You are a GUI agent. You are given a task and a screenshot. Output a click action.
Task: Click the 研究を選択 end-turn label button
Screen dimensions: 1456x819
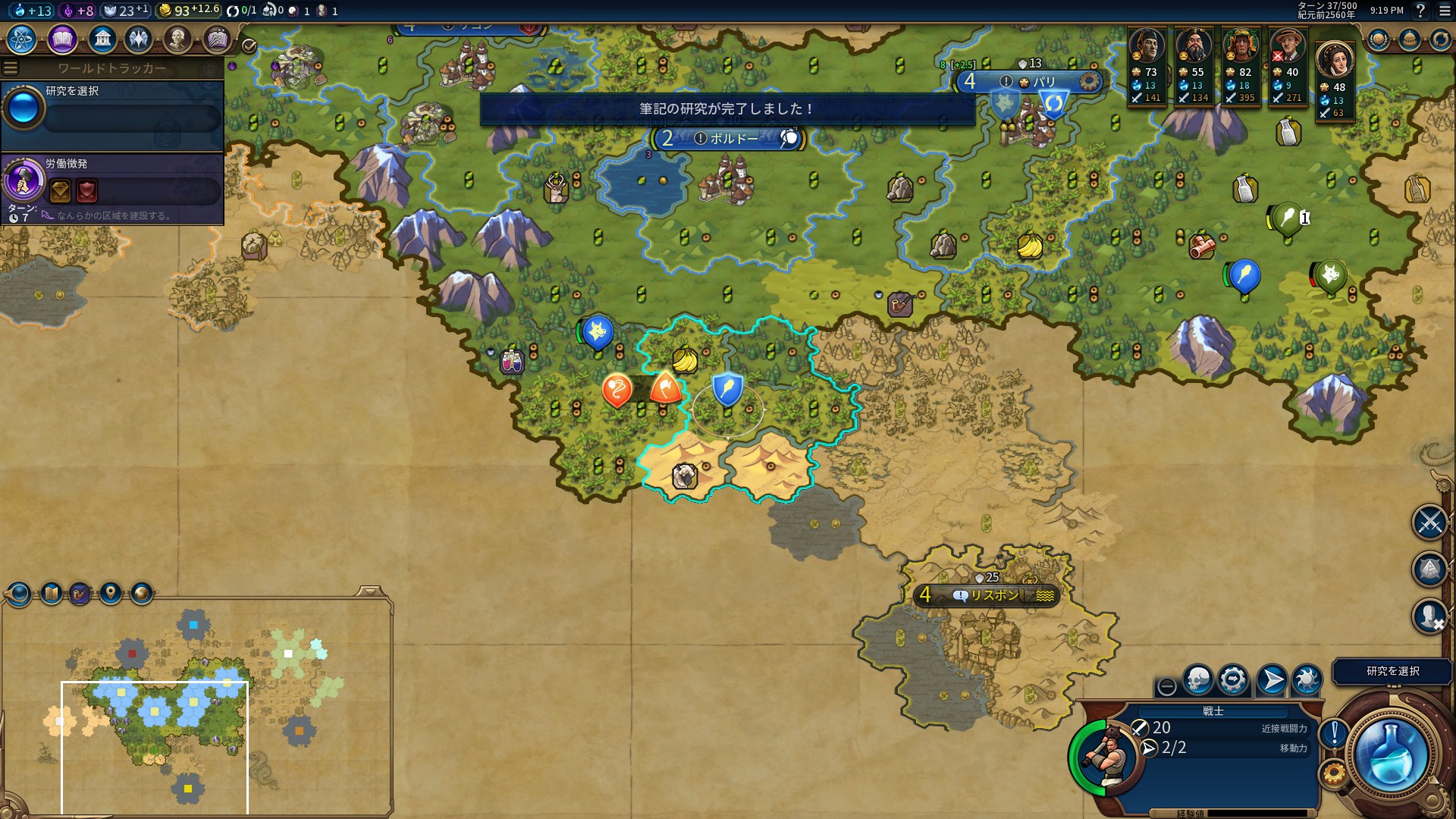point(1392,671)
